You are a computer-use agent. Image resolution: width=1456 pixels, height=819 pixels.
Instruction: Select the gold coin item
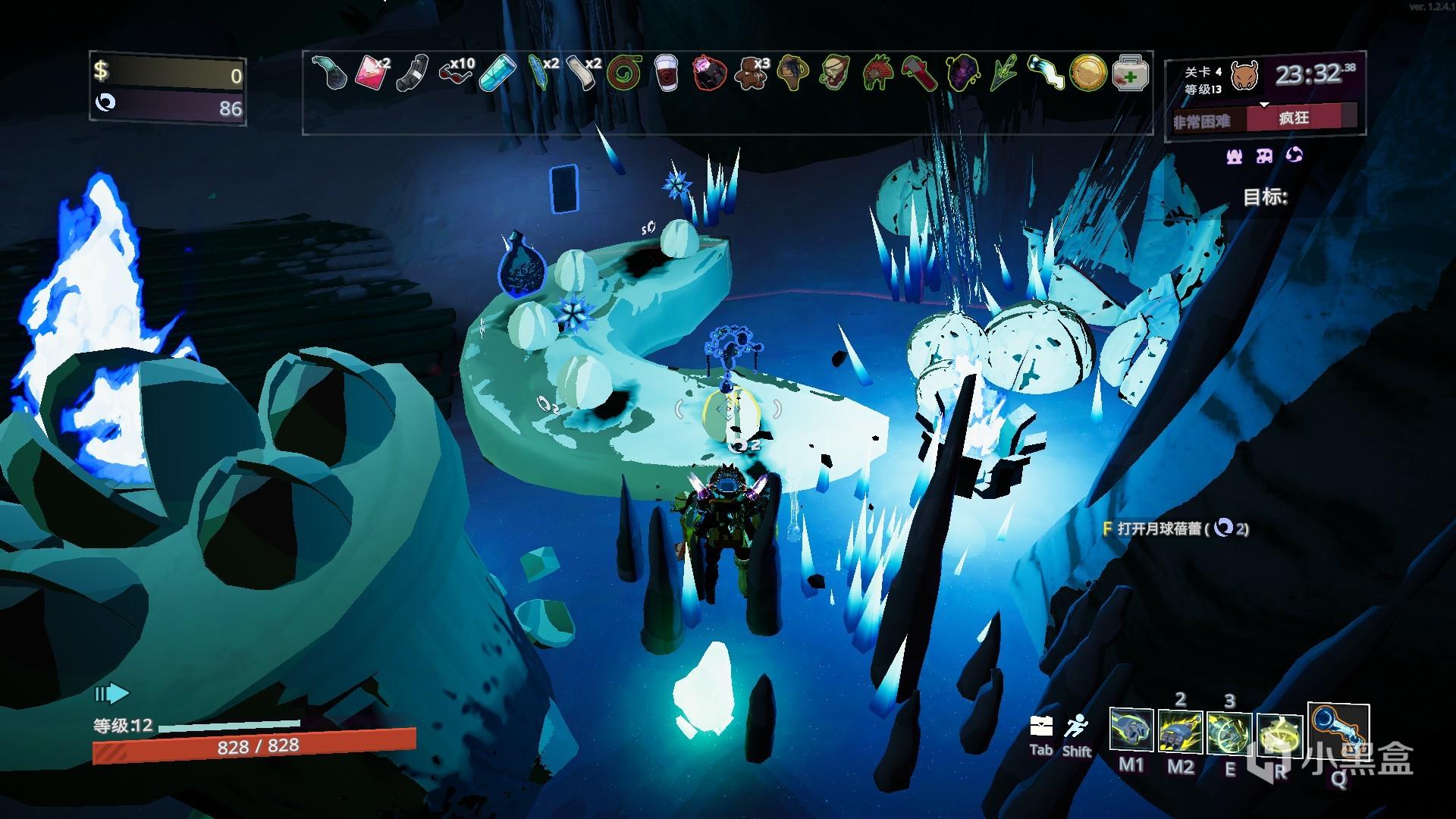(1088, 74)
